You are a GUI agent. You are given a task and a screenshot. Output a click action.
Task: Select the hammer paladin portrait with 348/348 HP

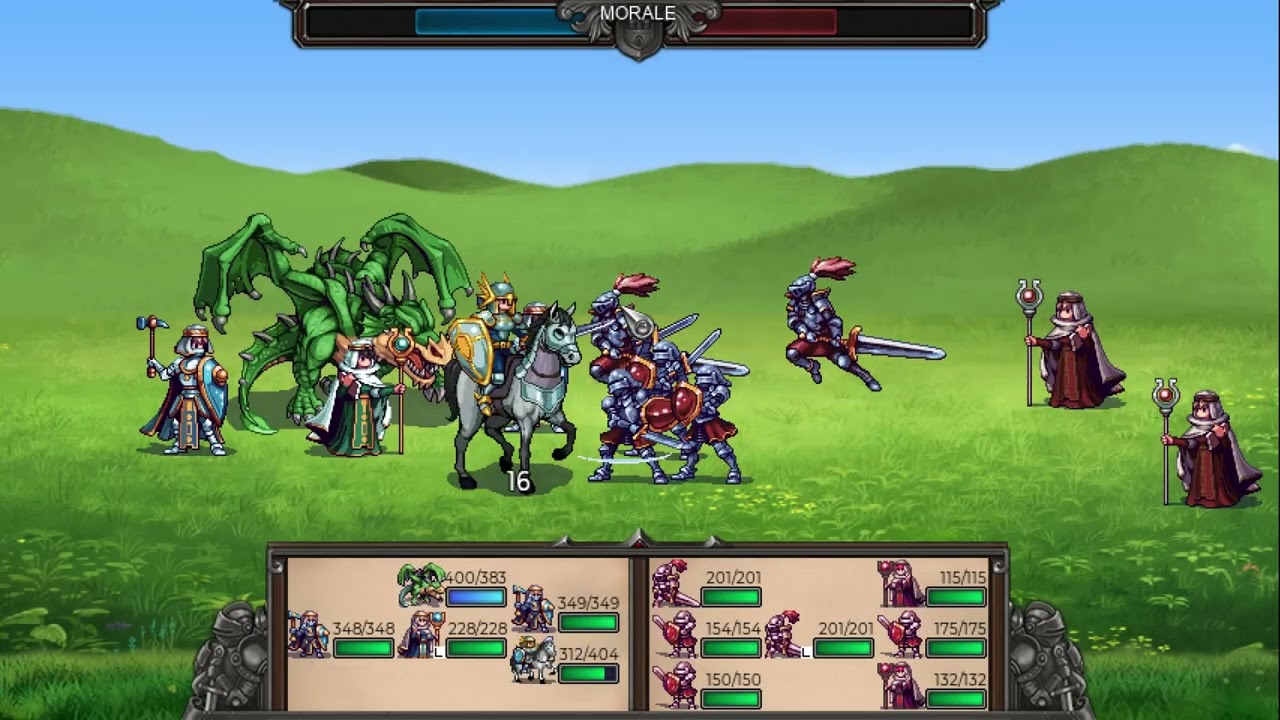[308, 635]
